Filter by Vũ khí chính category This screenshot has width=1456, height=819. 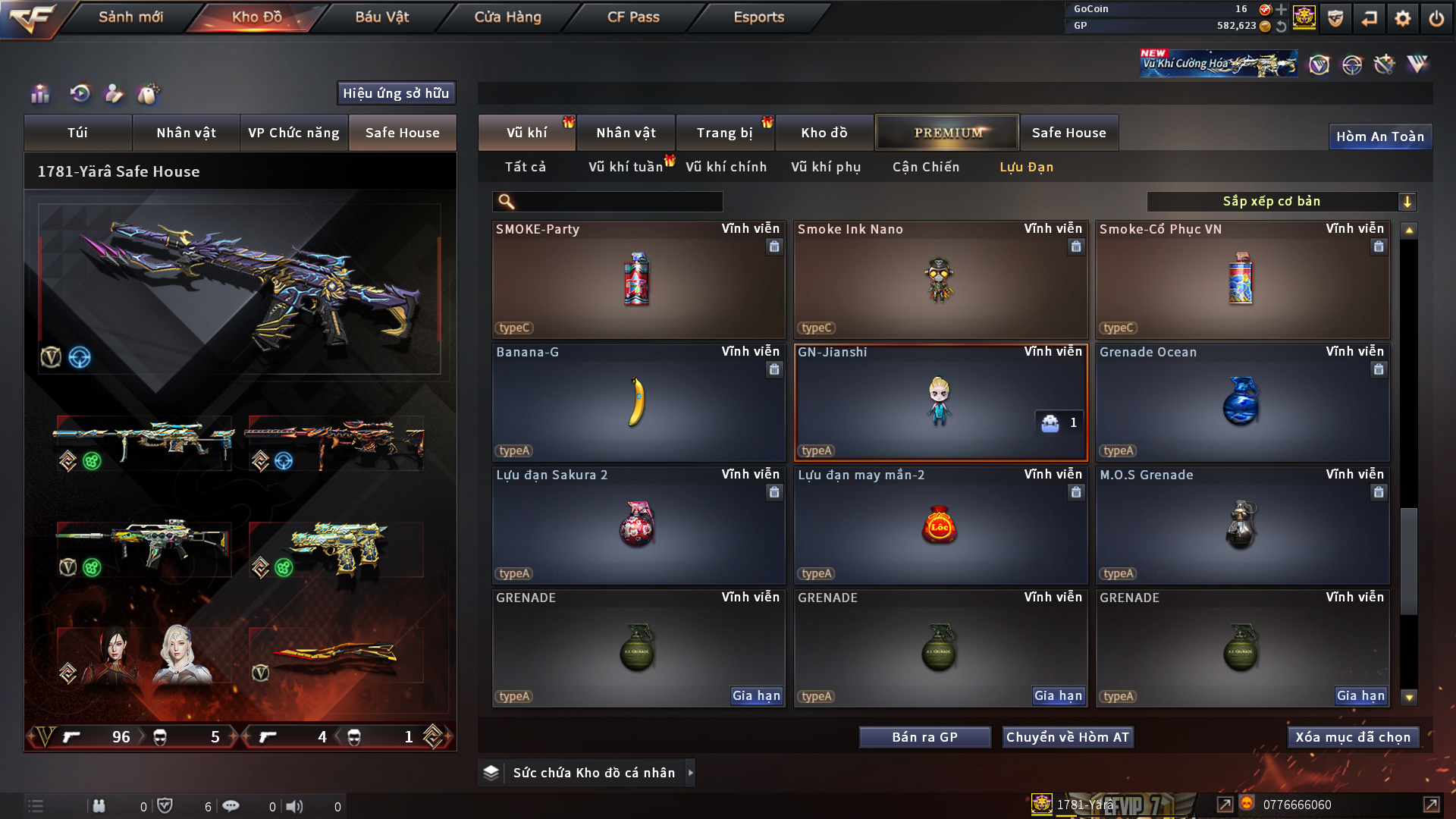(726, 167)
